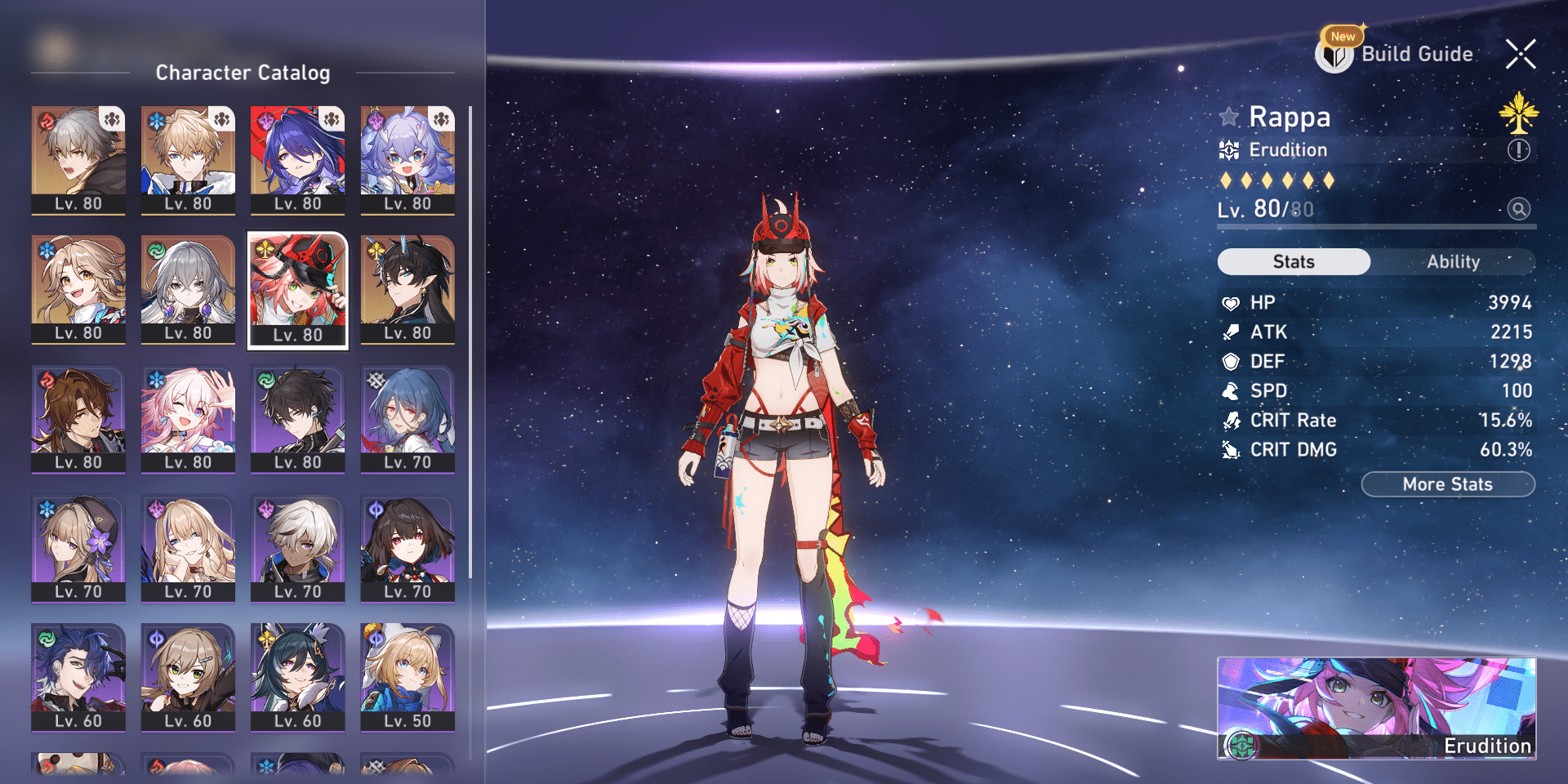Click the Erudition path icon beside Rappa's name

pos(1227,149)
